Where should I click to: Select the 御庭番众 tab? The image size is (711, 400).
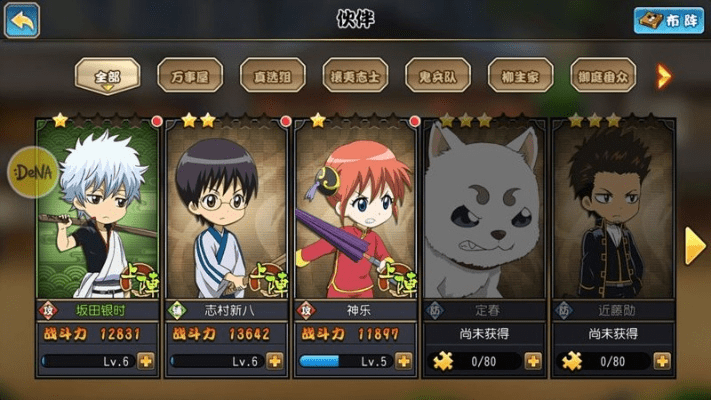(x=603, y=75)
